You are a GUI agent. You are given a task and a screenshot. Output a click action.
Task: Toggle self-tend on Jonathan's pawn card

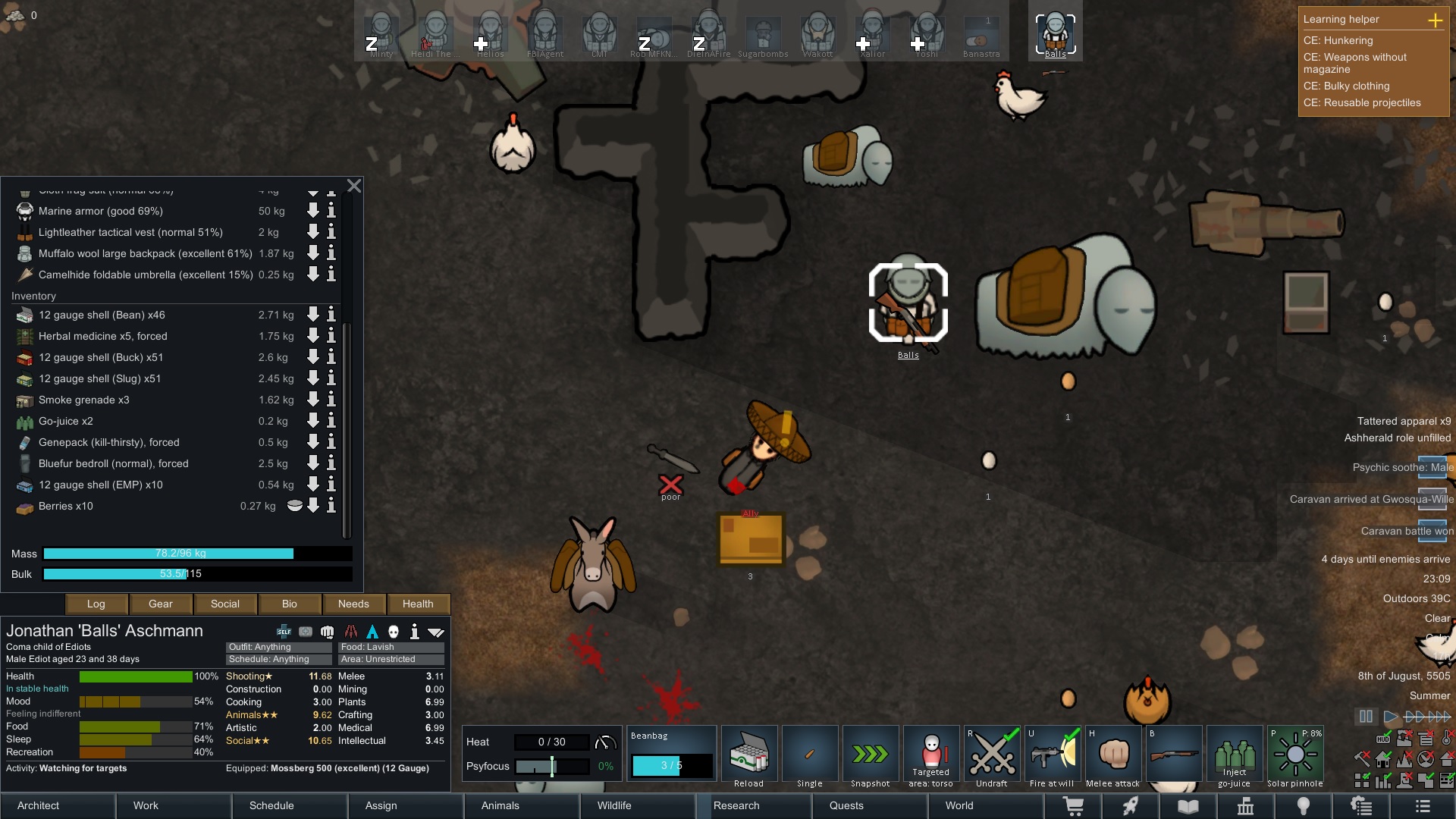(283, 631)
